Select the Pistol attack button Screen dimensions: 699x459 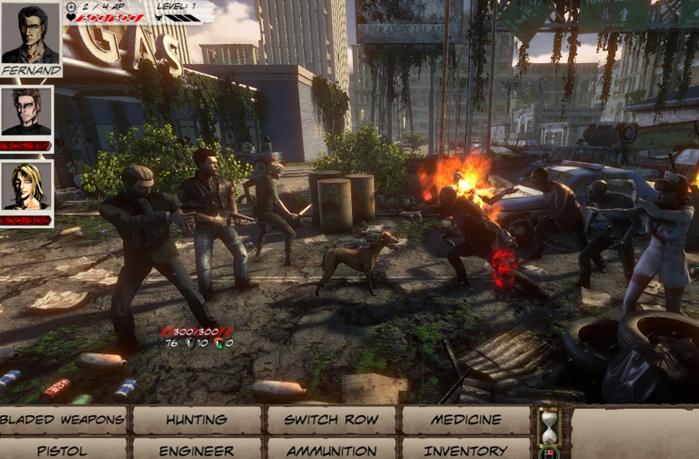coord(63,450)
